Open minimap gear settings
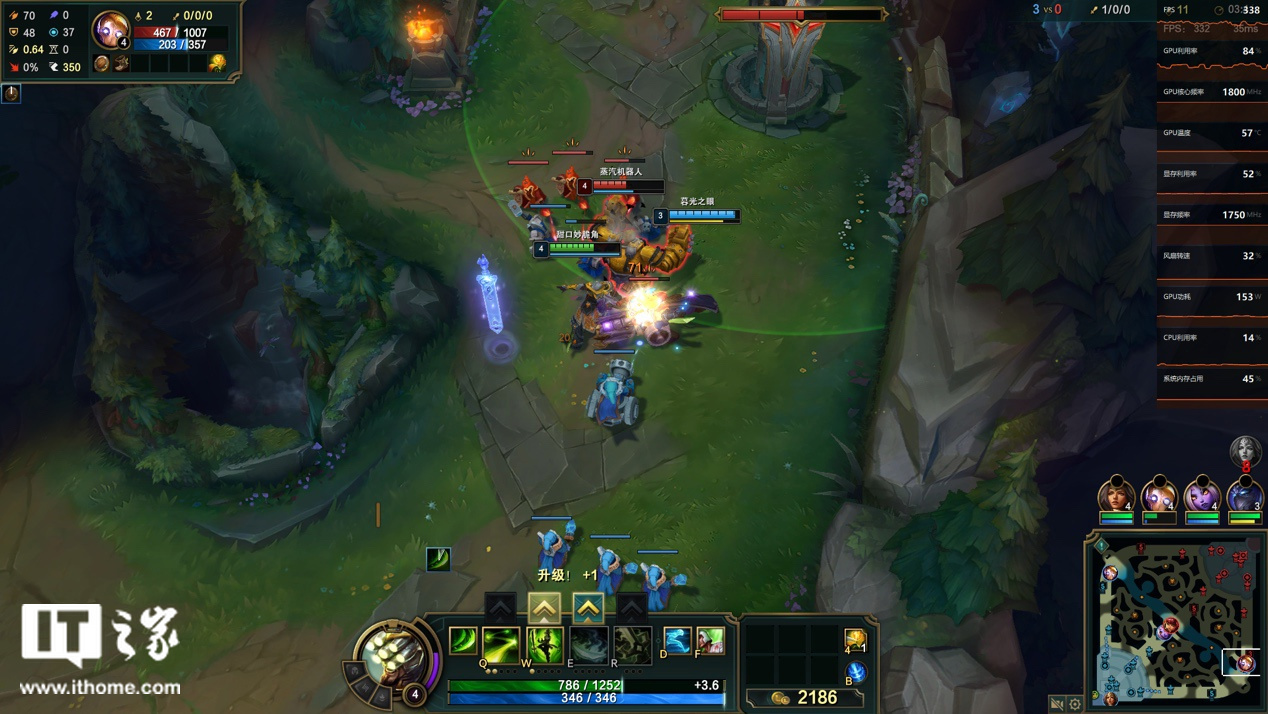The image size is (1268, 714). point(1075,704)
